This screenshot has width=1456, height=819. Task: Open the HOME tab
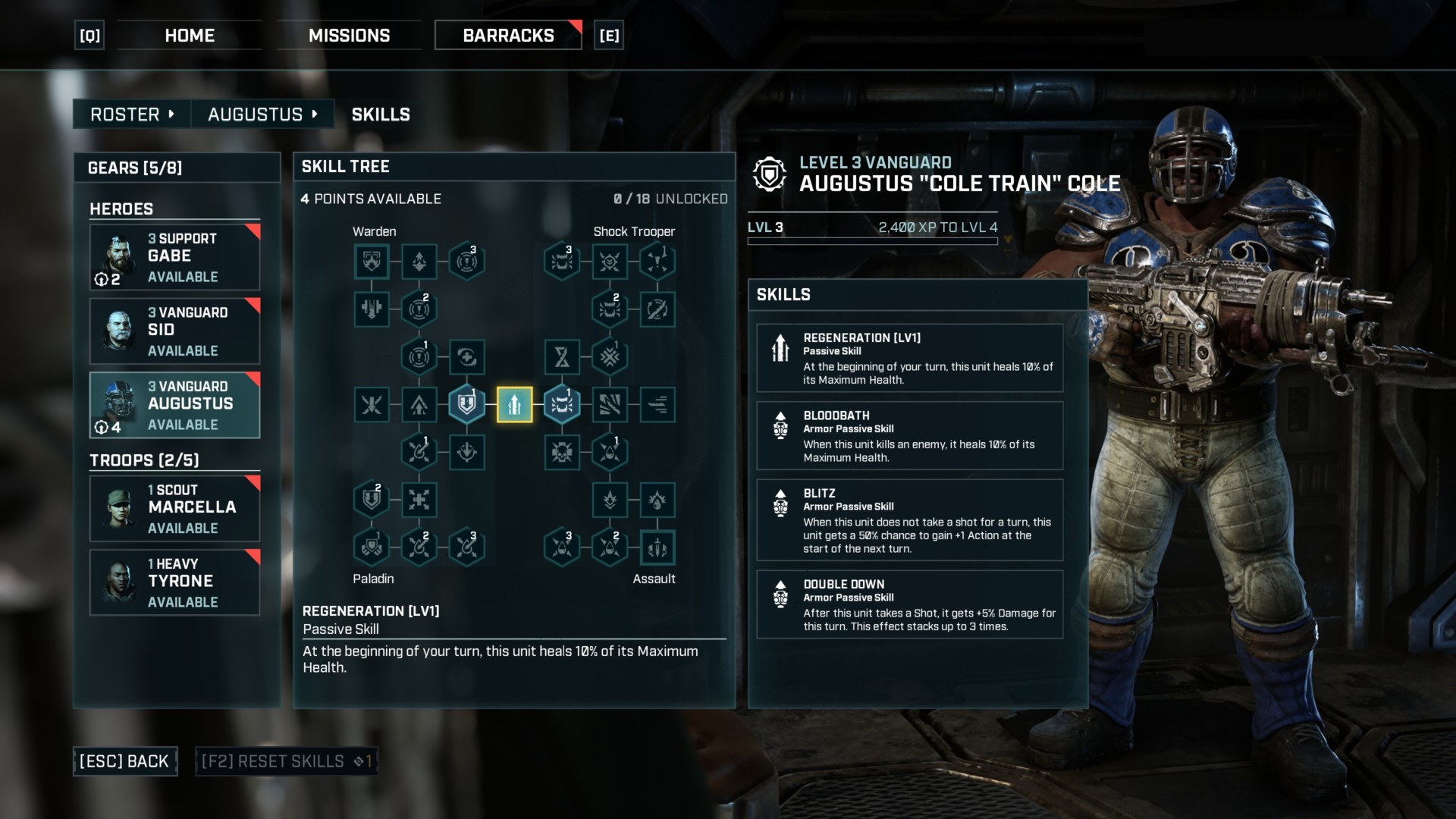pos(189,35)
